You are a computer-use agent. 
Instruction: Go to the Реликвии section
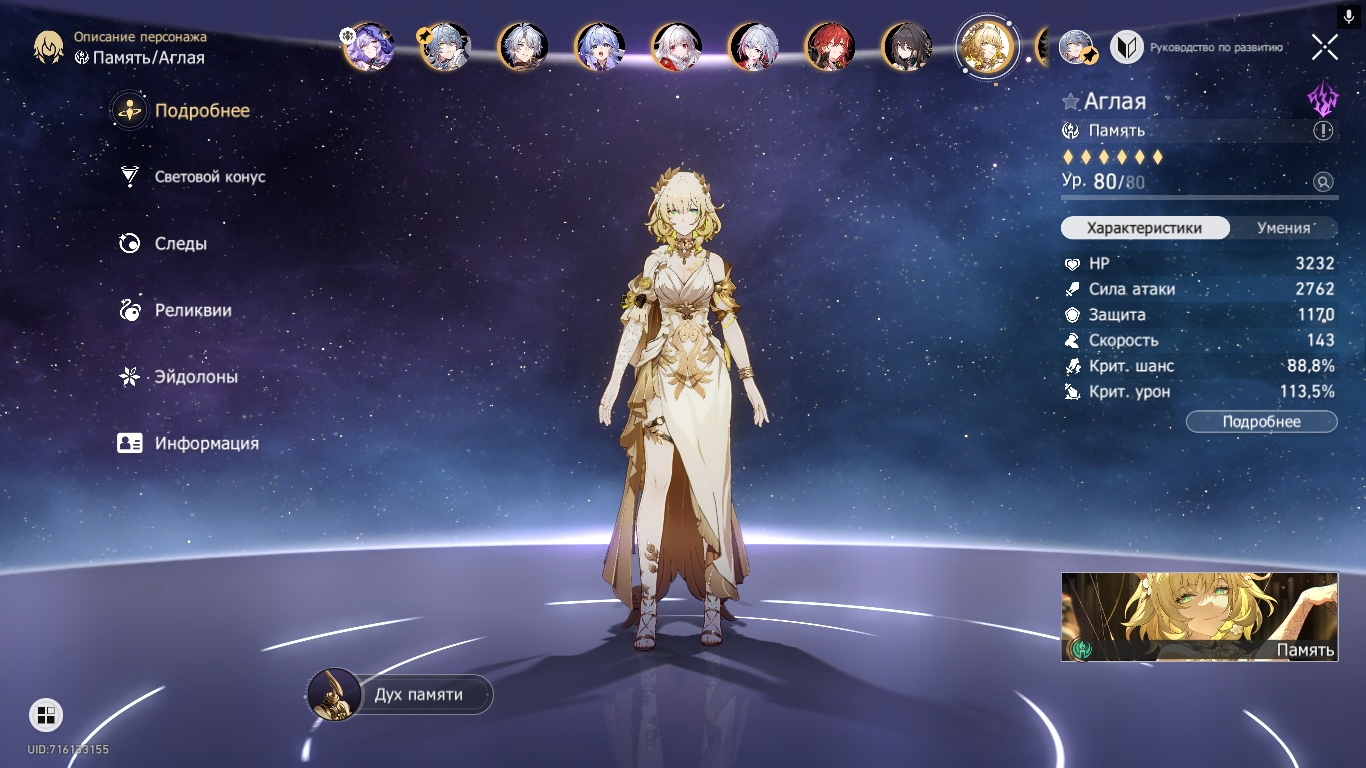click(192, 311)
